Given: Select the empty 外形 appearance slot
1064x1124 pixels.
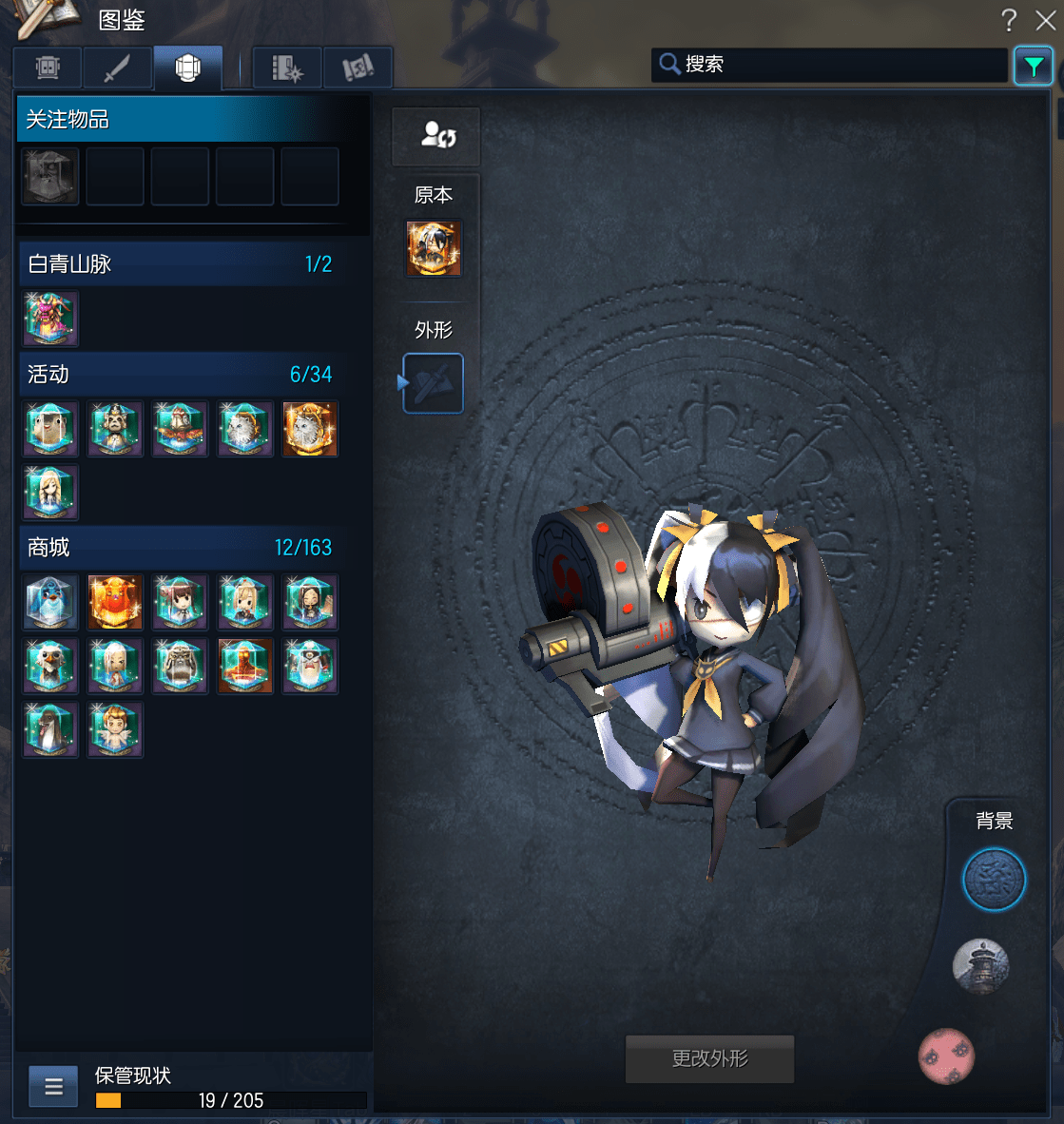Looking at the screenshot, I should click(434, 383).
